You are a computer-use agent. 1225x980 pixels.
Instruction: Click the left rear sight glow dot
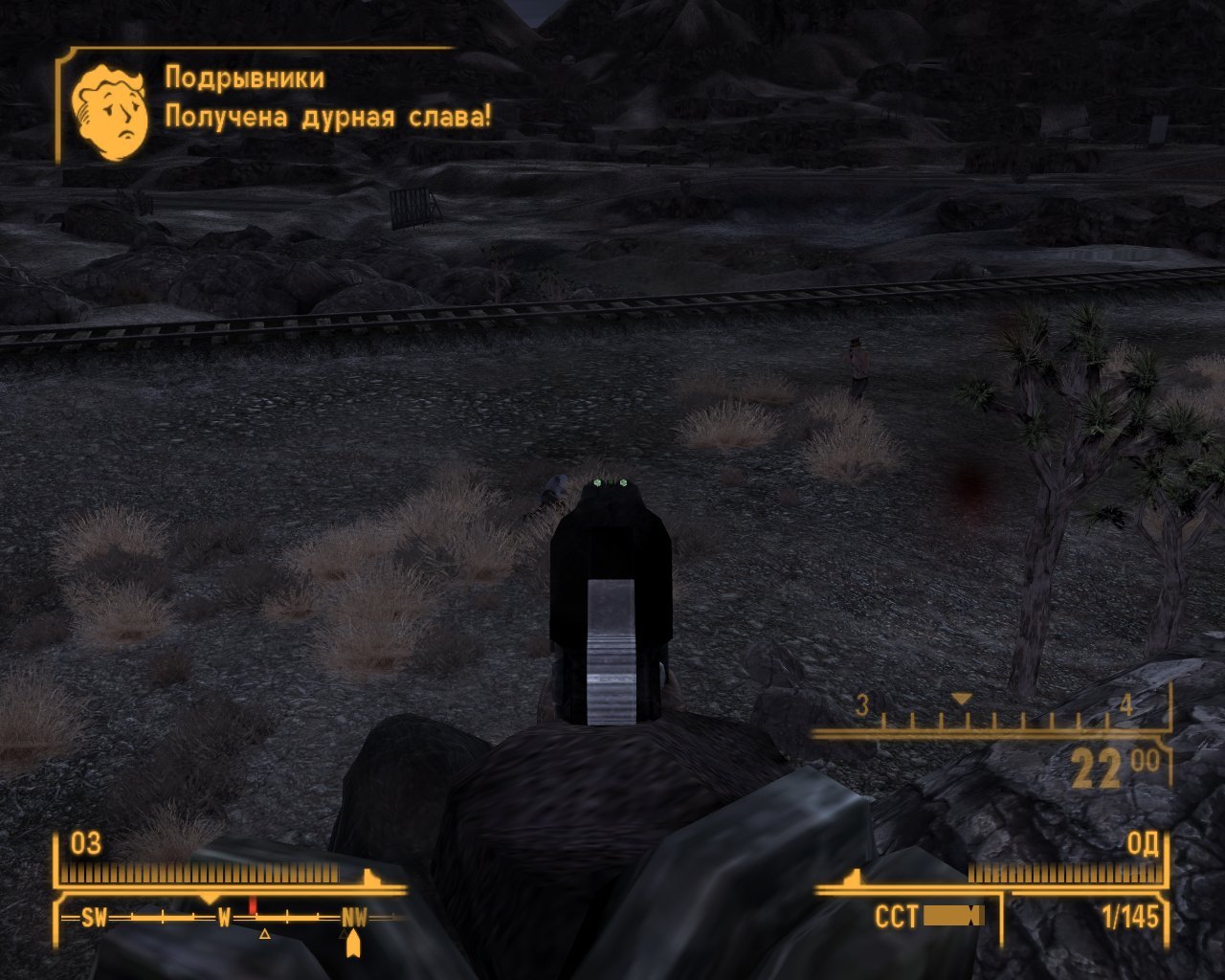pos(597,483)
